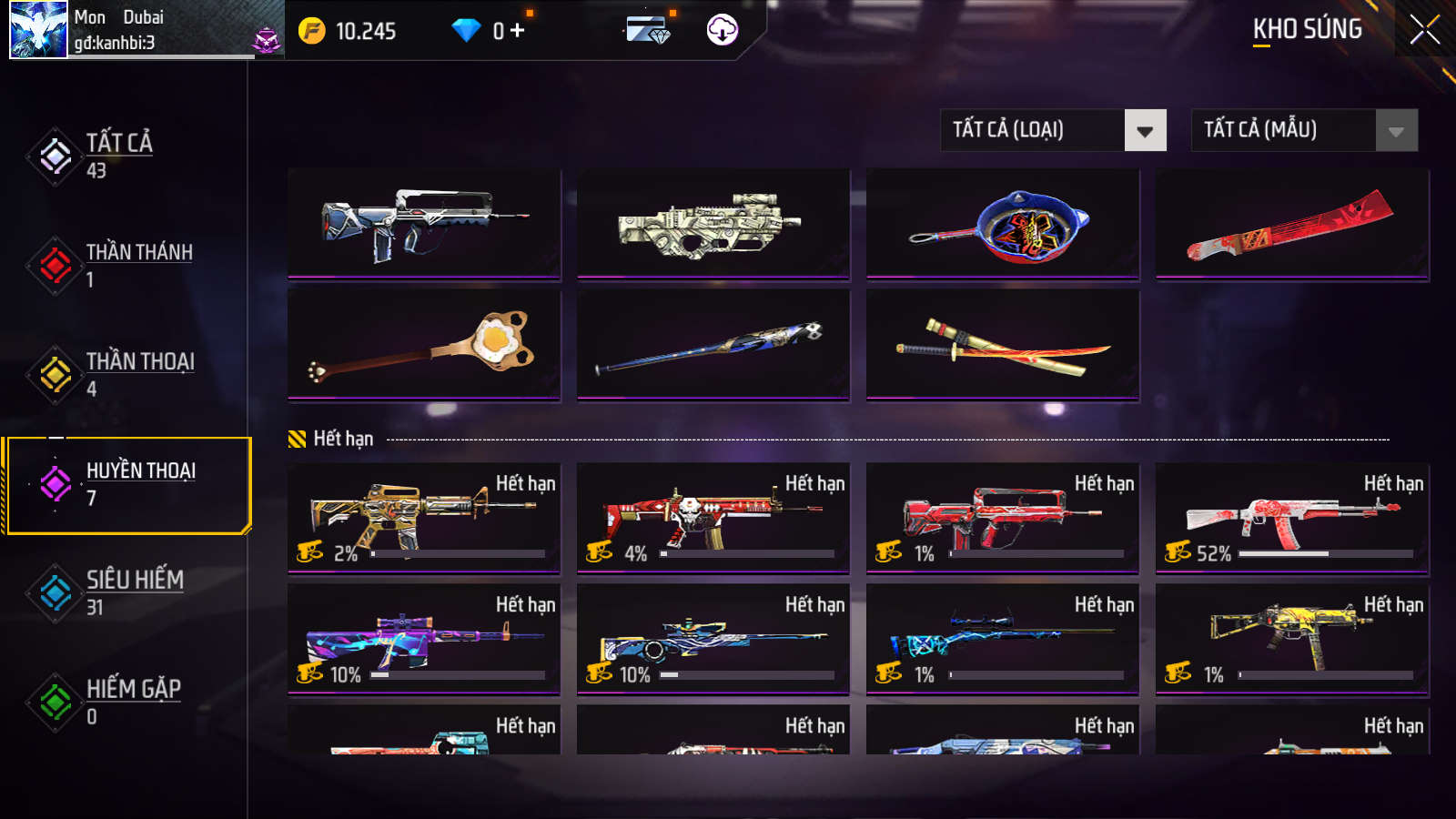Choose the camo P90 gun skin
Screen dimensions: 1456x819
click(x=713, y=224)
